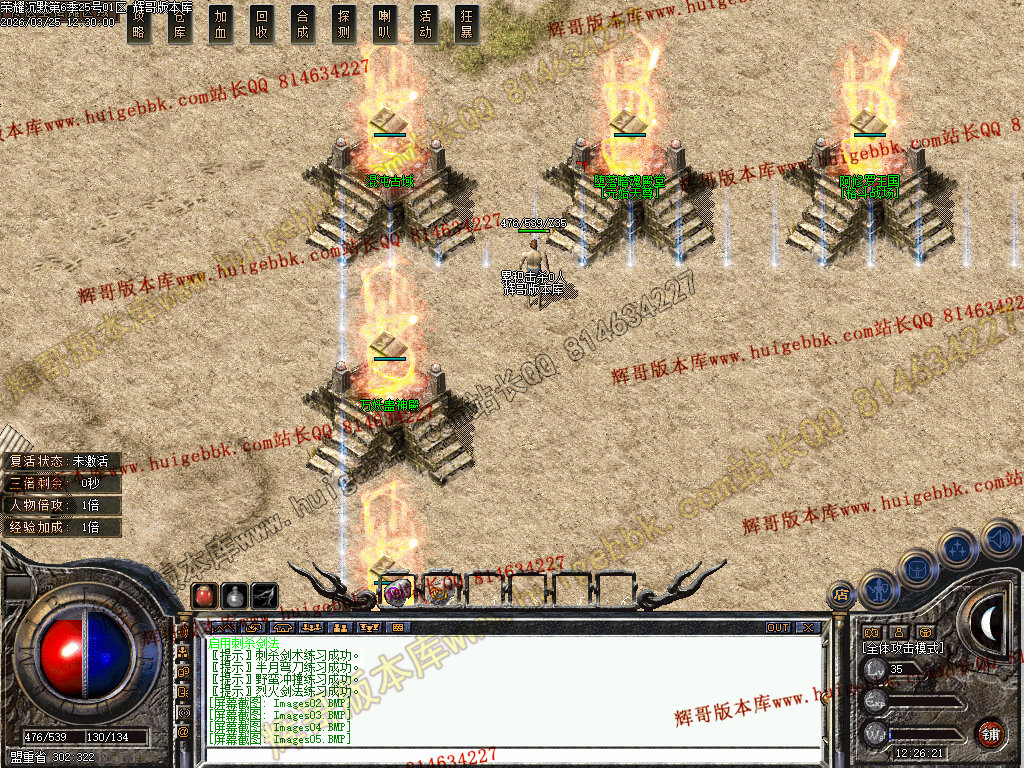Activate the 狂暴 berserk button
The width and height of the screenshot is (1024, 768).
(x=467, y=24)
